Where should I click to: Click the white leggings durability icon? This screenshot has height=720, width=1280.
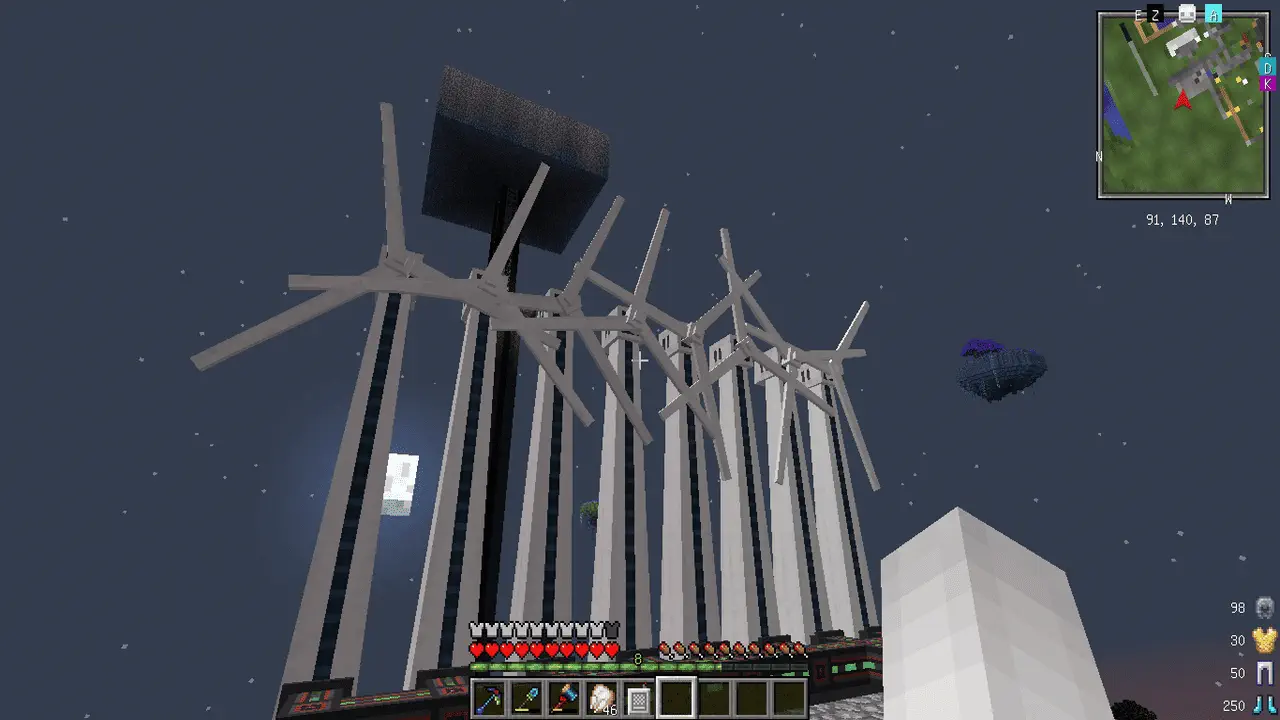click(1265, 673)
